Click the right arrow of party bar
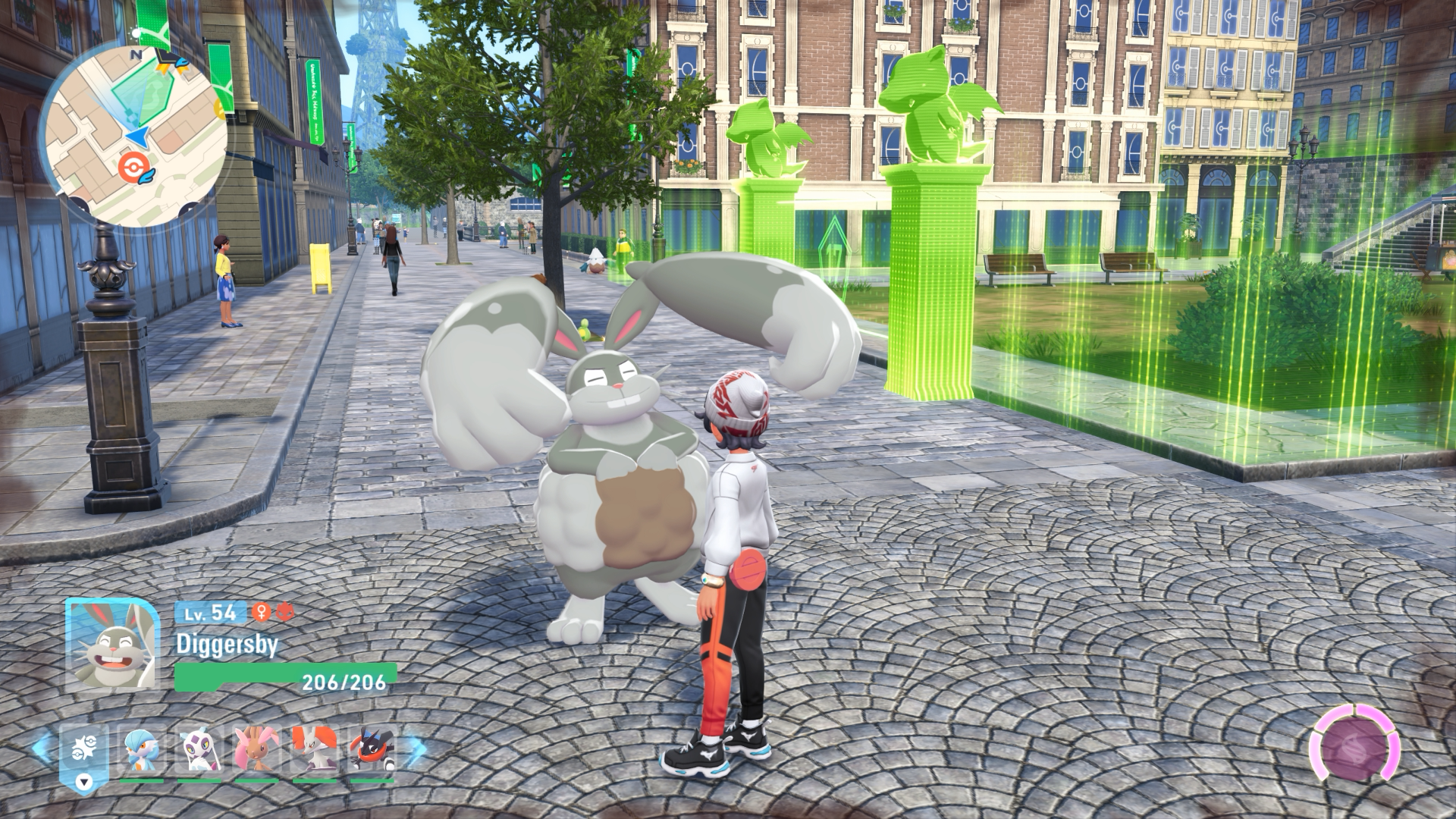This screenshot has width=1456, height=819. (416, 750)
